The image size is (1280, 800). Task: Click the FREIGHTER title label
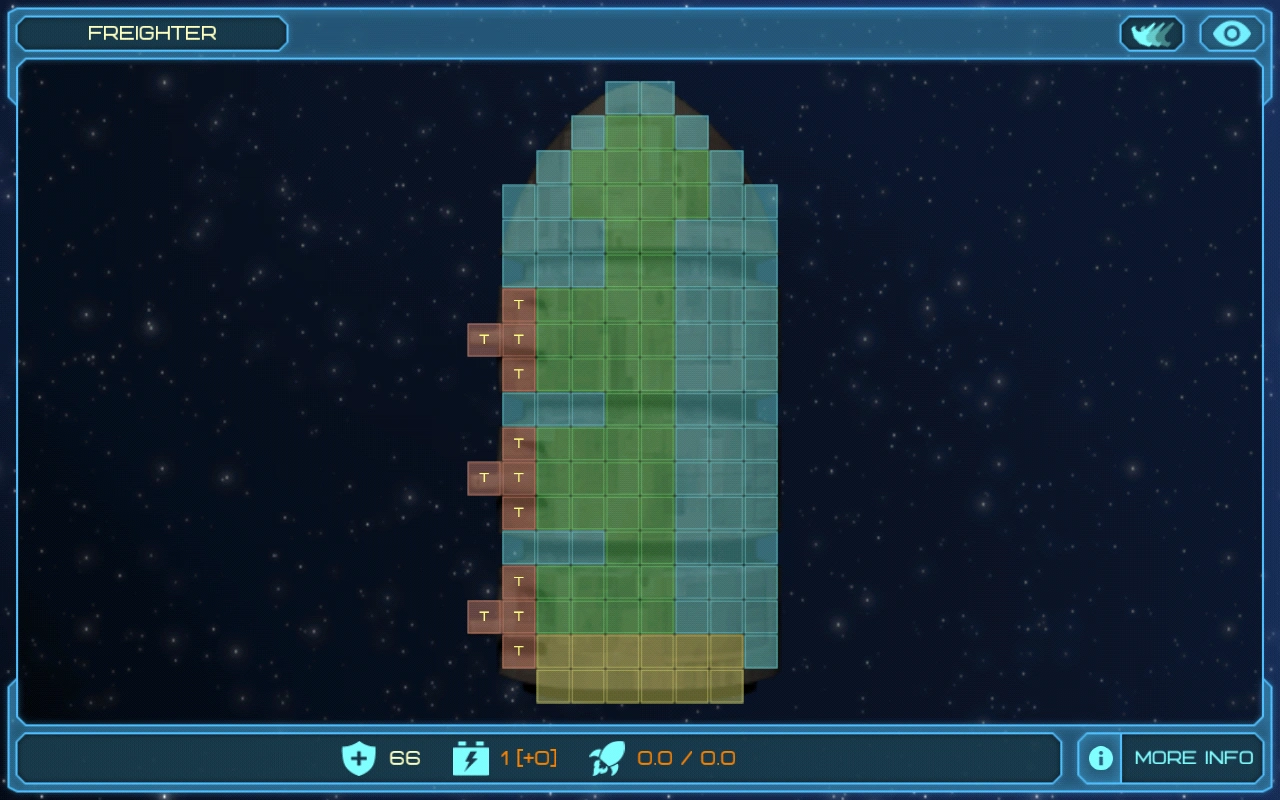click(152, 33)
